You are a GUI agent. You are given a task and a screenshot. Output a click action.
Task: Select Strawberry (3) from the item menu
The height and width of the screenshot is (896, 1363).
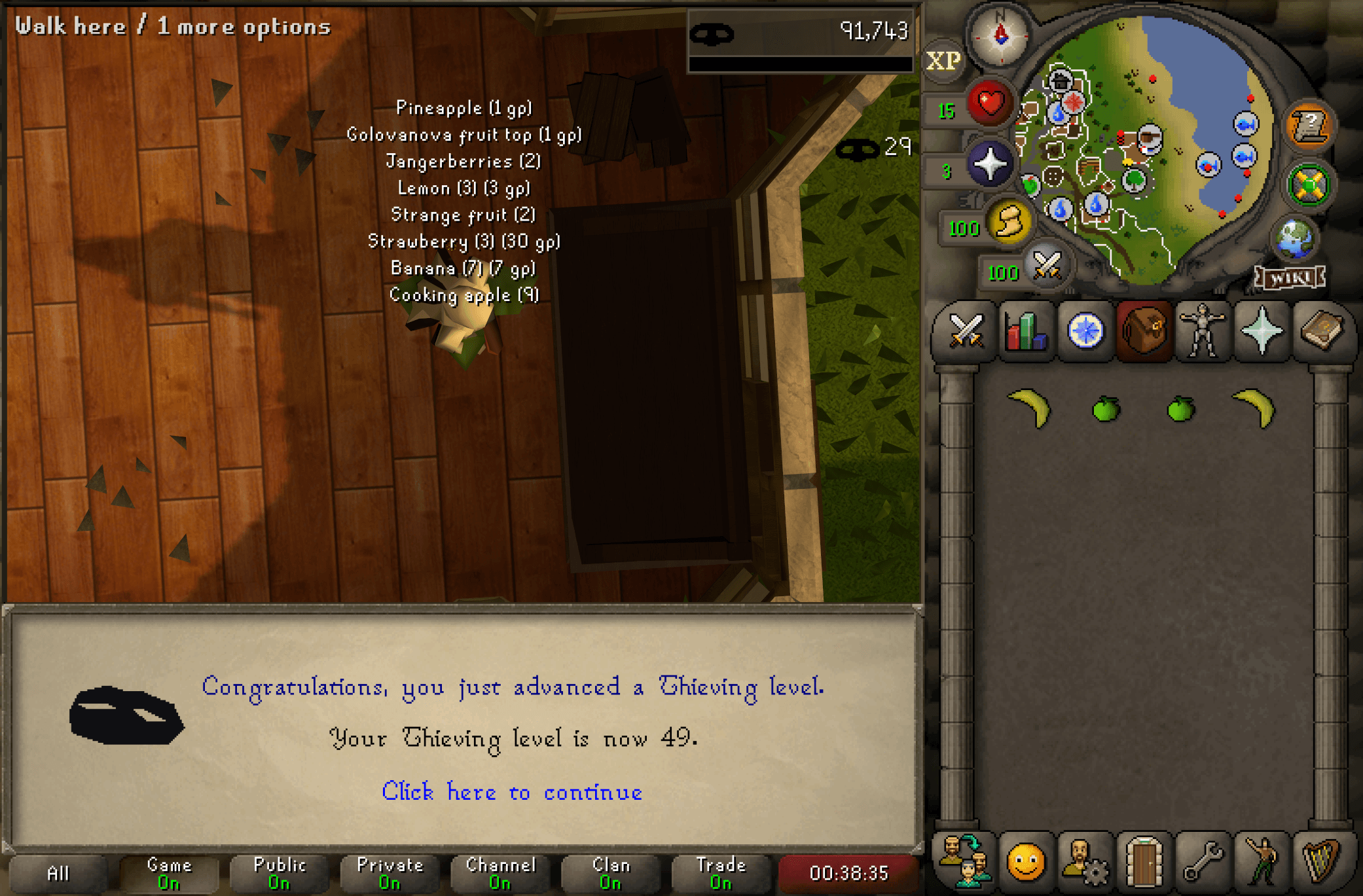(463, 242)
